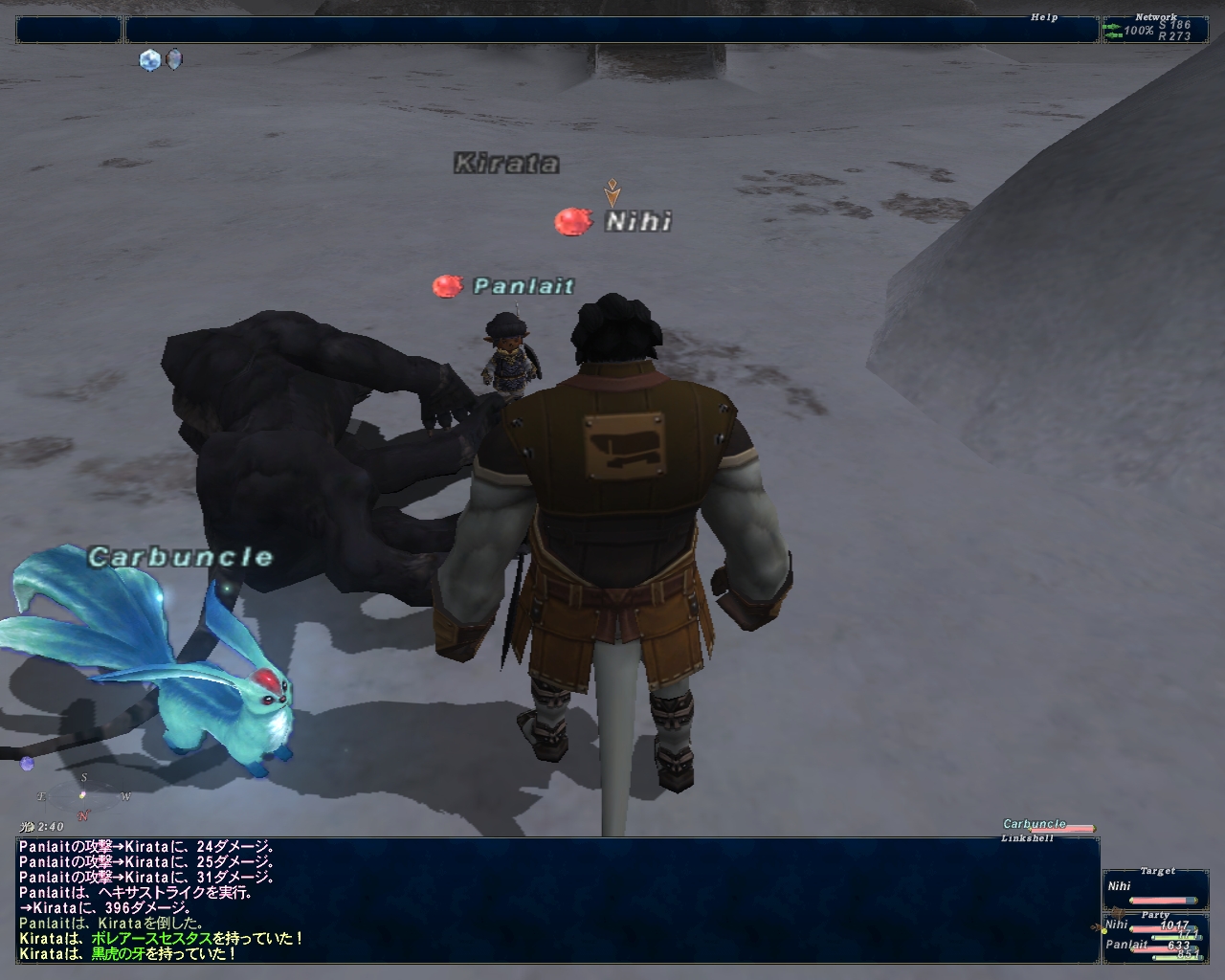Click the game clock reading 2:40
This screenshot has height=980, width=1225.
click(x=42, y=827)
